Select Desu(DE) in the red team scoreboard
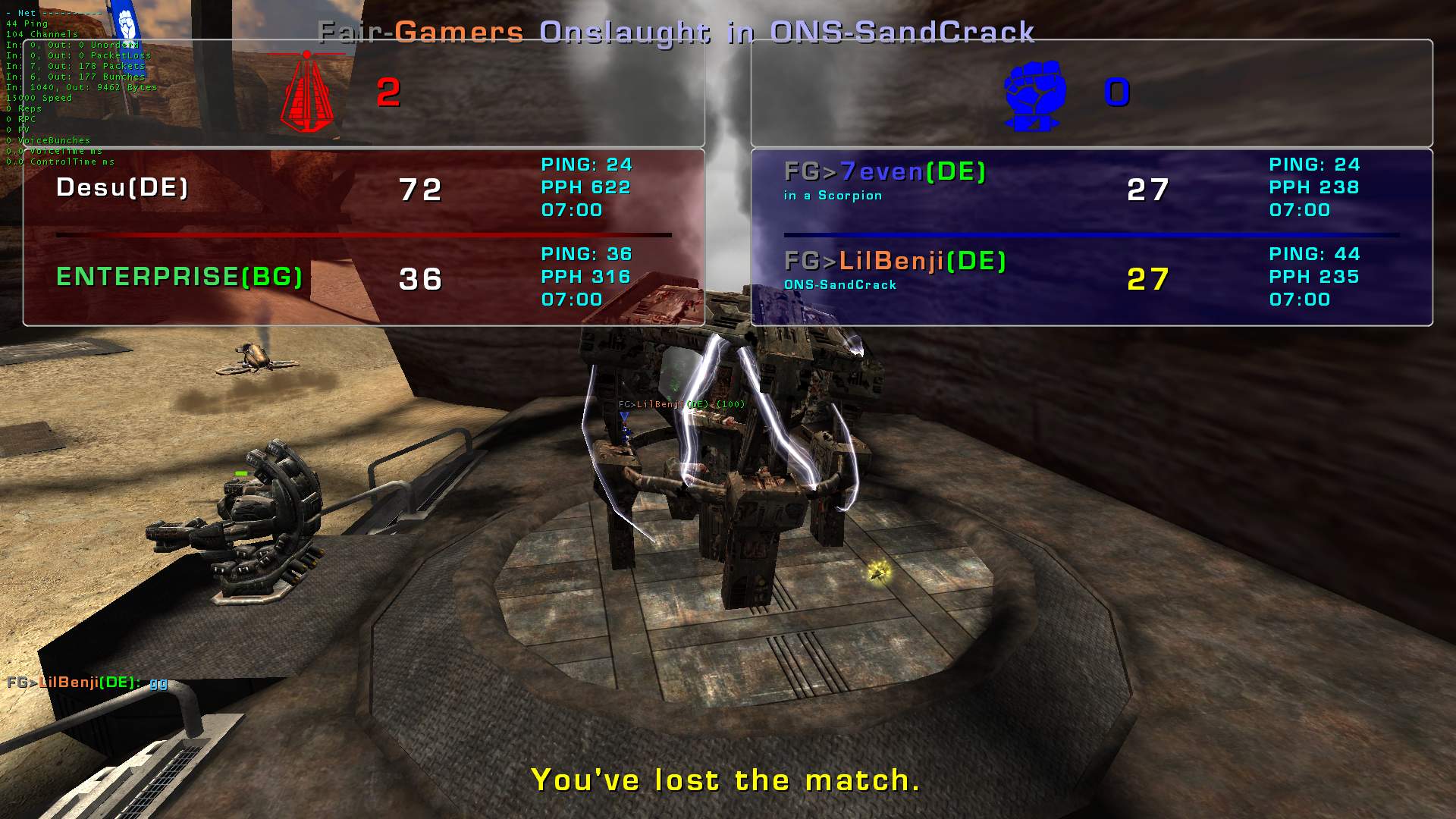Image resolution: width=1456 pixels, height=819 pixels. [122, 188]
